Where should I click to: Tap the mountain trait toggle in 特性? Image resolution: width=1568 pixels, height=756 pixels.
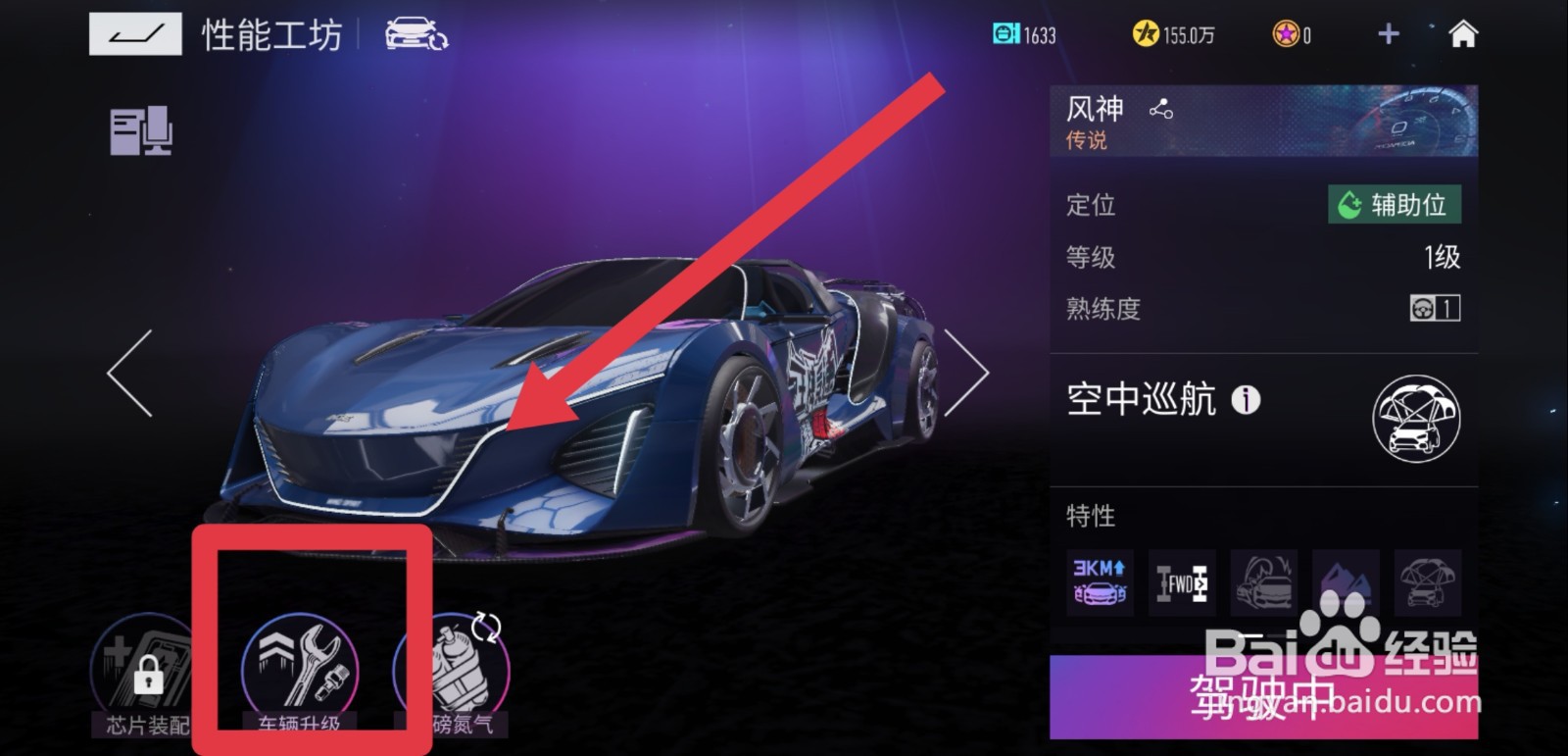click(x=1345, y=580)
